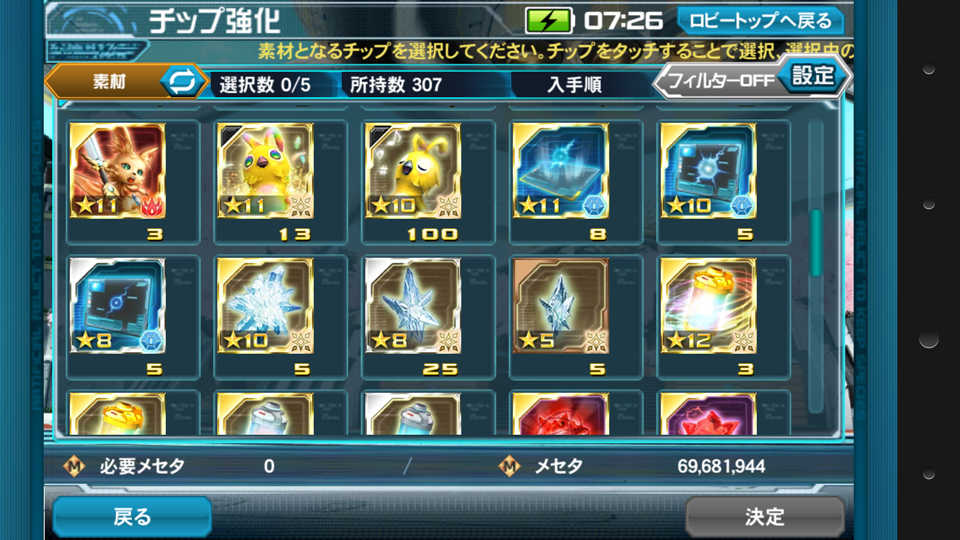
Task: Click the chip list scrollbar
Action: point(815,240)
